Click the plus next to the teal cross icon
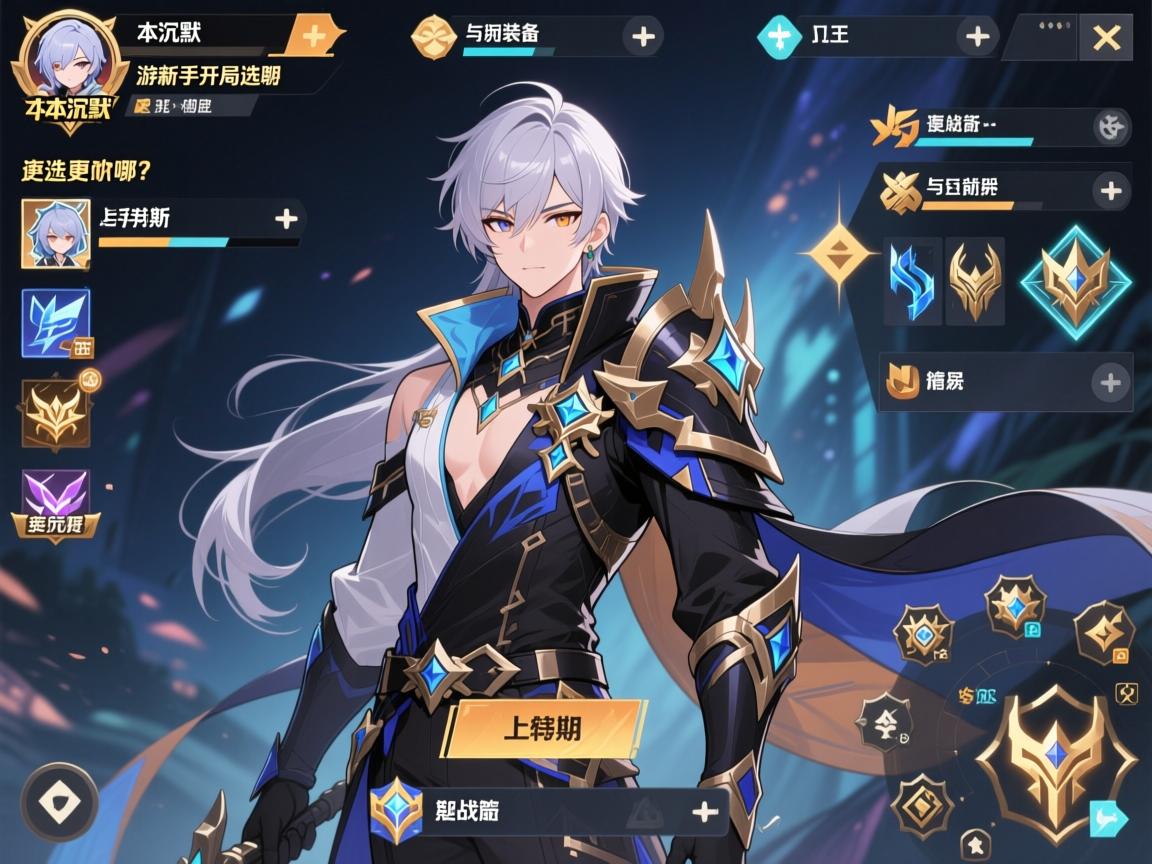Viewport: 1152px width, 864px height. click(x=975, y=38)
